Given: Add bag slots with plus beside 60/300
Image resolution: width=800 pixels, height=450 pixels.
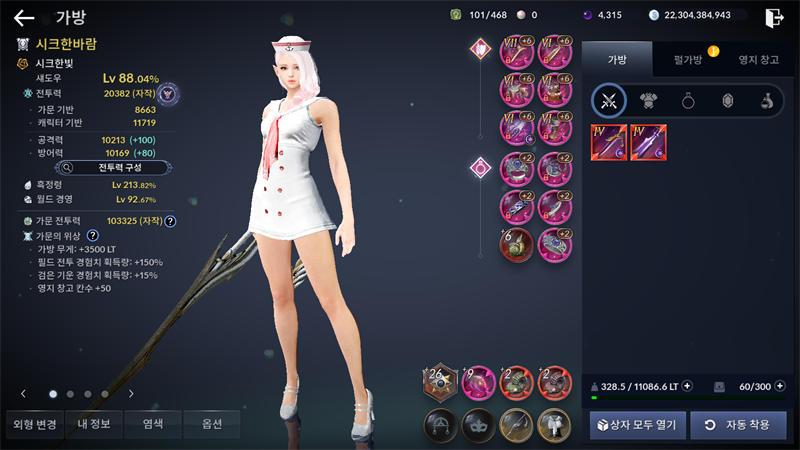Looking at the screenshot, I should tap(780, 385).
